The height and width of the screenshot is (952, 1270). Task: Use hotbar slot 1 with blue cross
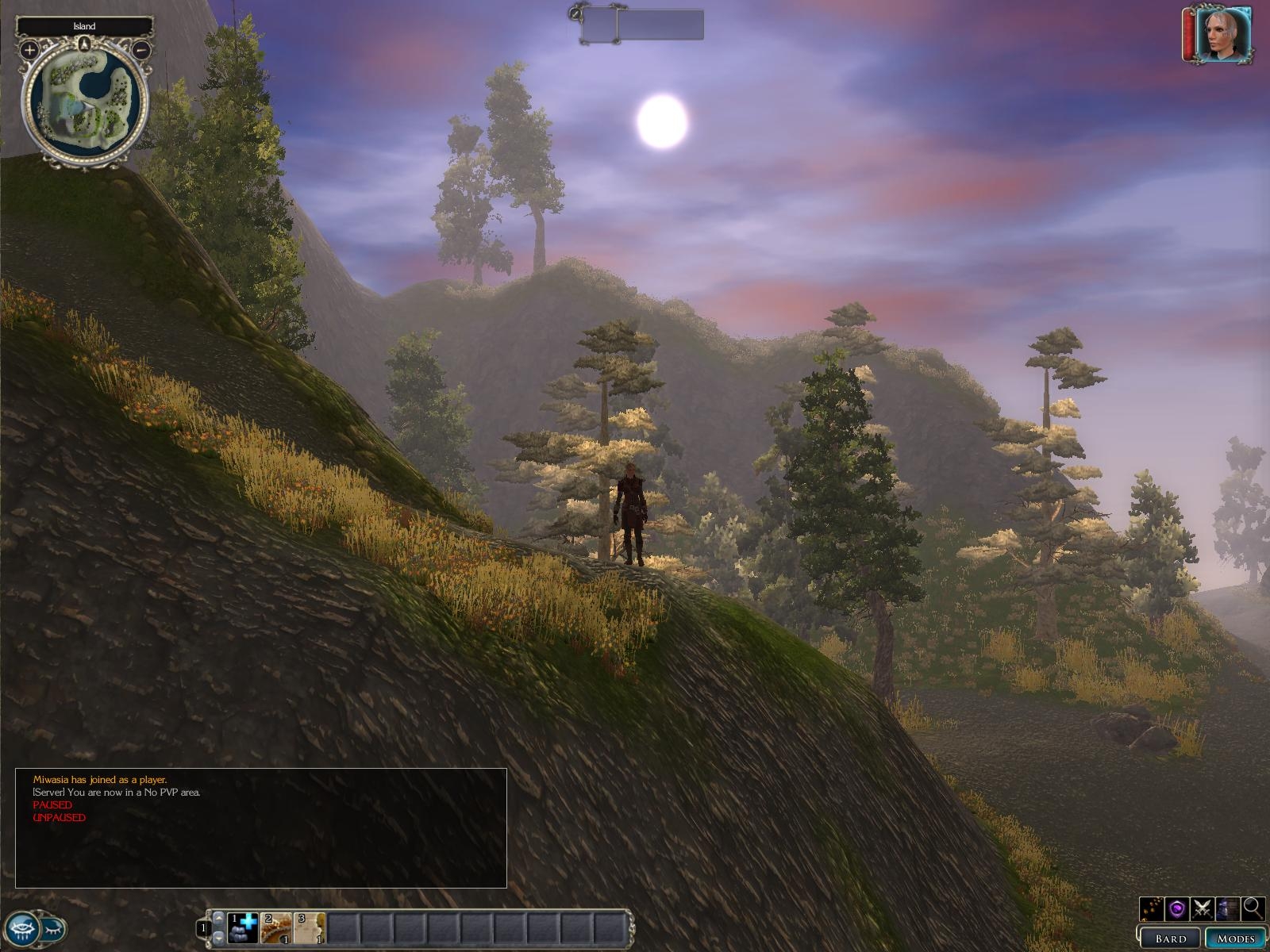[244, 927]
